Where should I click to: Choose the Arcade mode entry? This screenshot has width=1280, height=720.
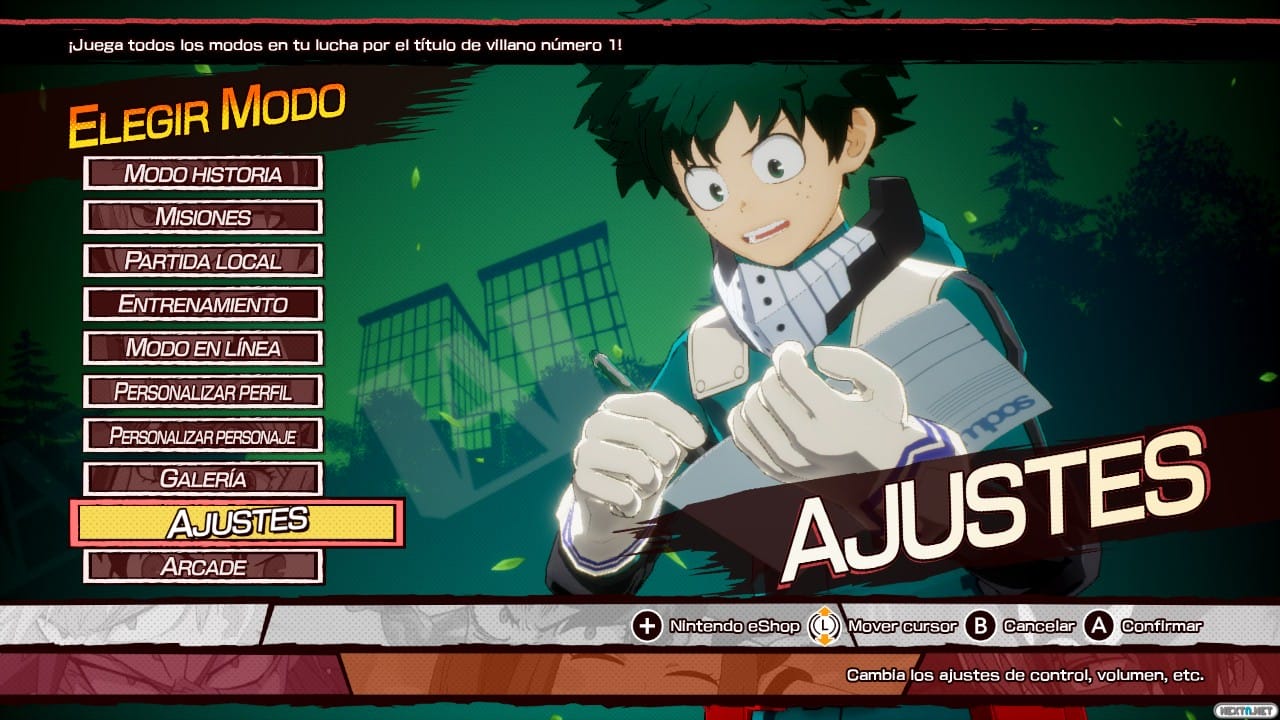[x=203, y=566]
